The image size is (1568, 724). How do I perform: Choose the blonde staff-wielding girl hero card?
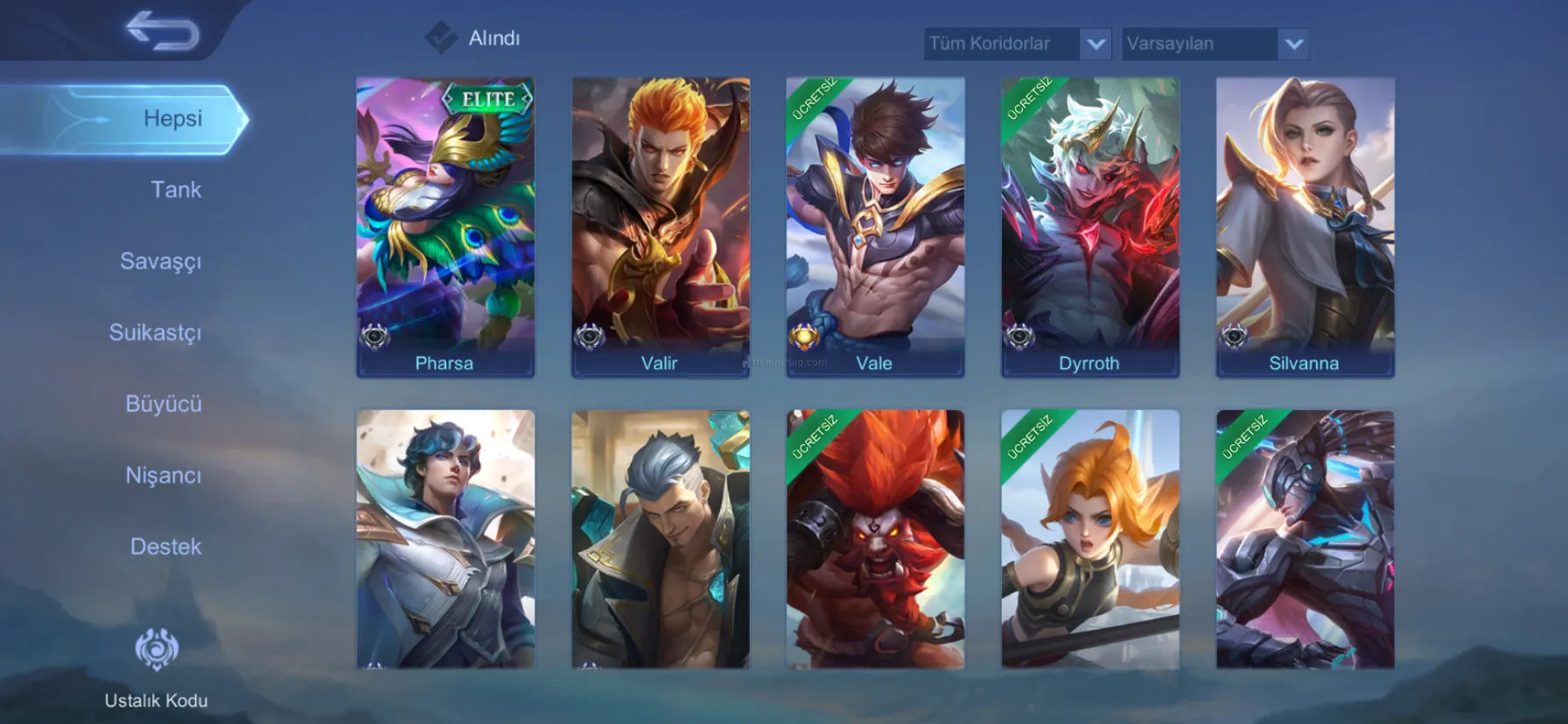[1090, 540]
